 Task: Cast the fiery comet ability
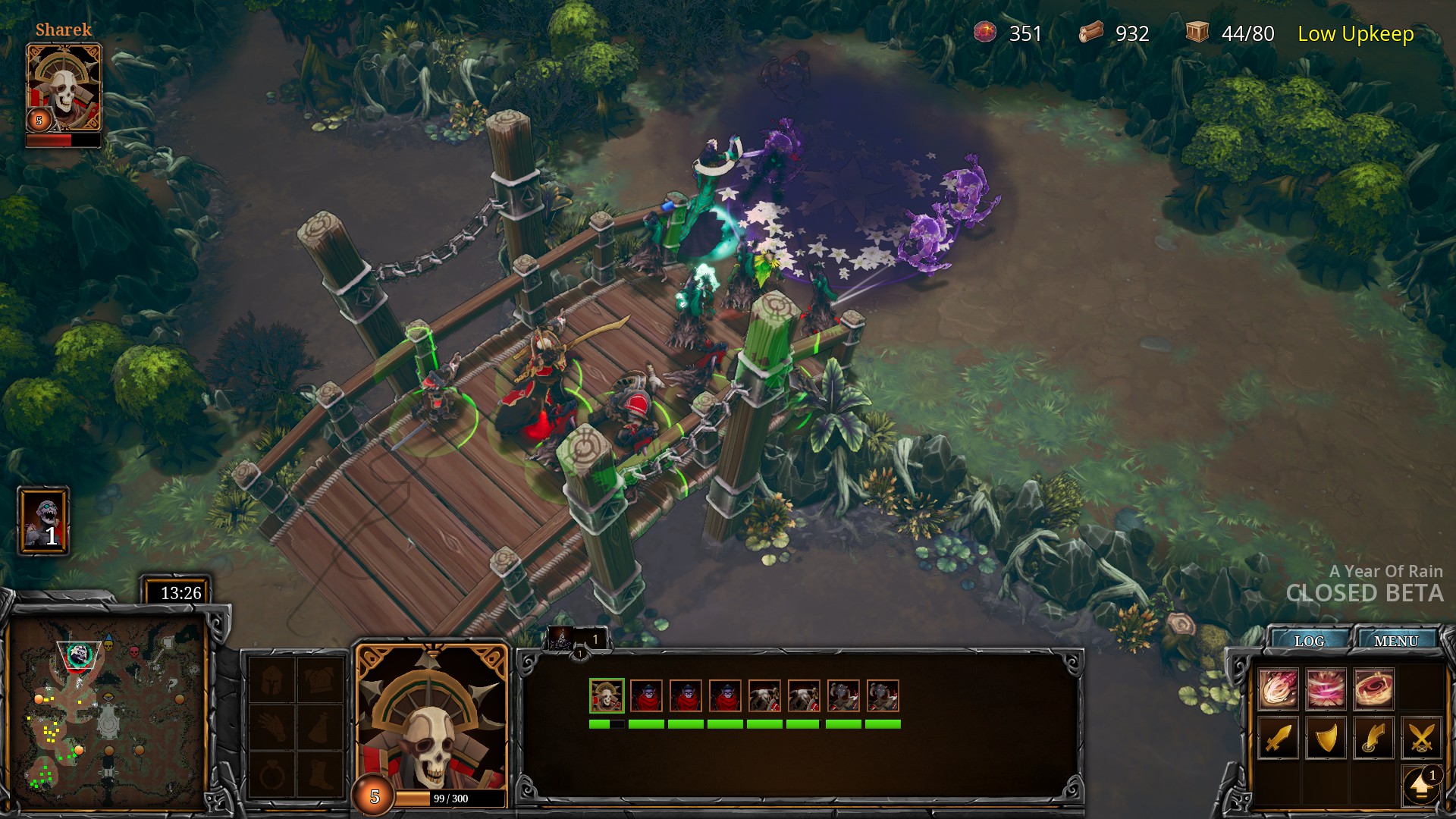tap(1279, 689)
